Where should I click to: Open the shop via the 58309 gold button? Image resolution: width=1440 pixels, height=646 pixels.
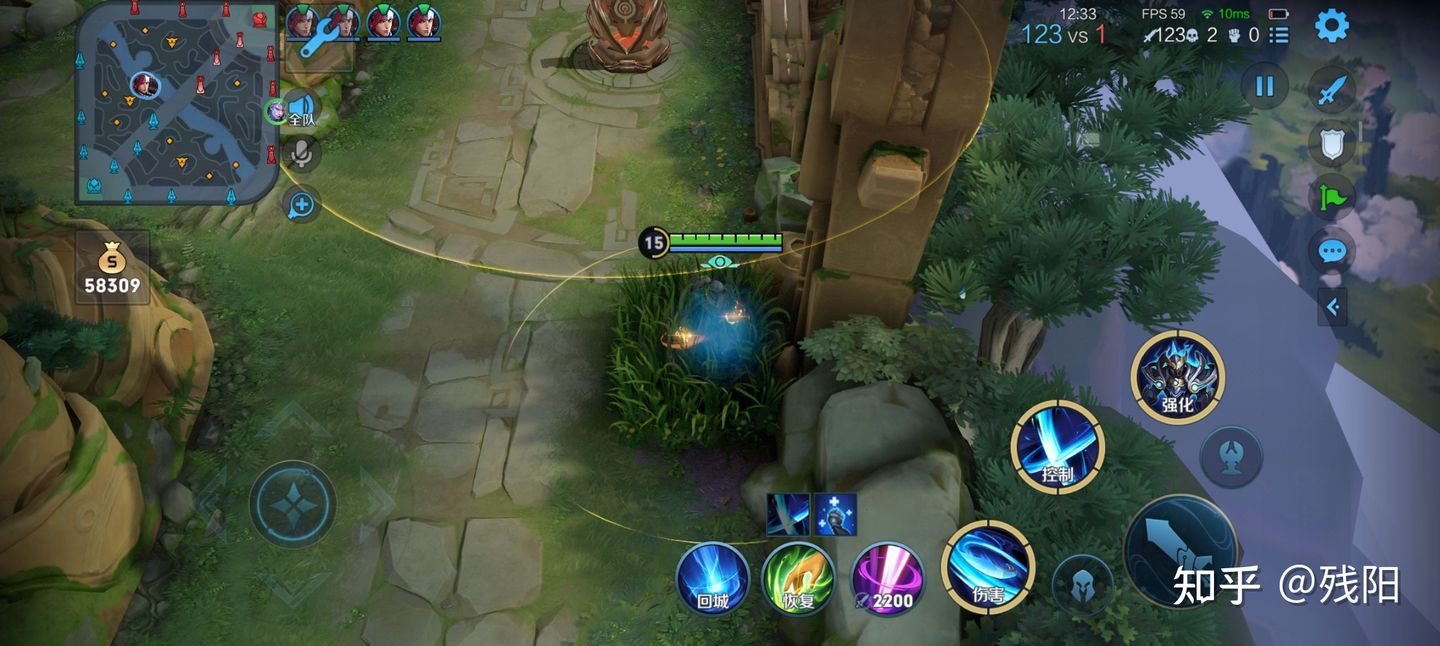(112, 268)
